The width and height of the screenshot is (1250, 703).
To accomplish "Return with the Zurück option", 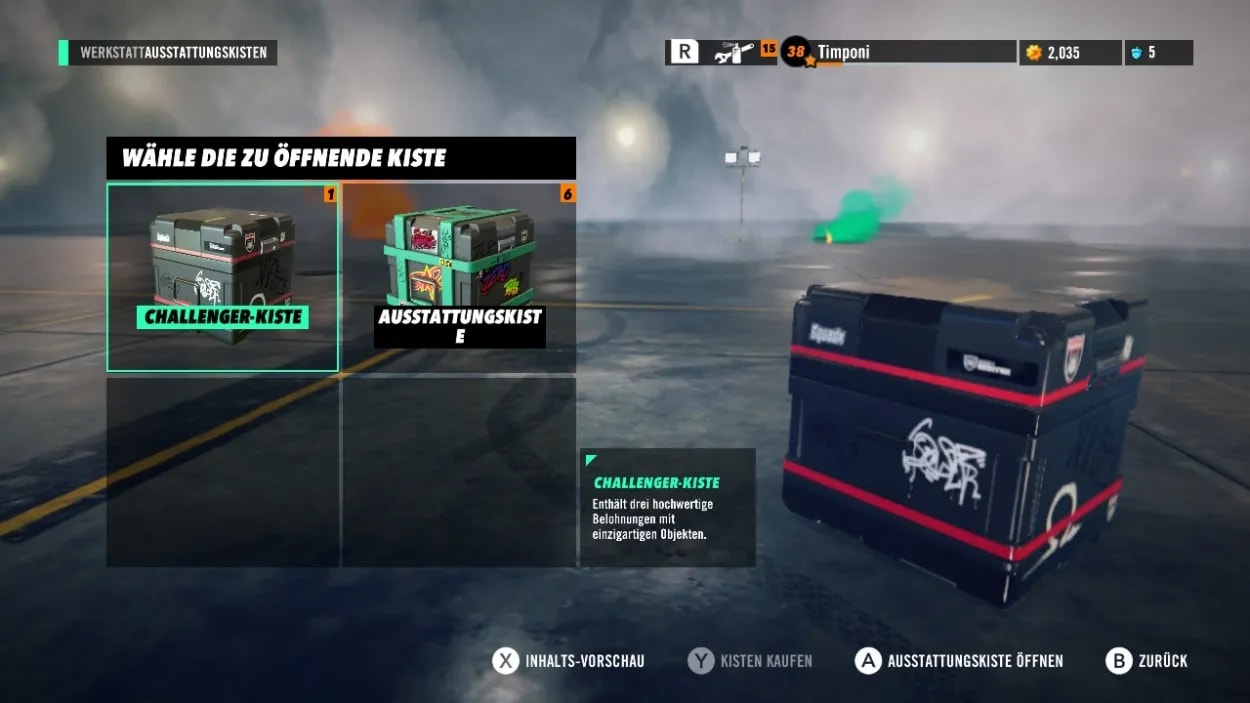I will coord(1148,661).
